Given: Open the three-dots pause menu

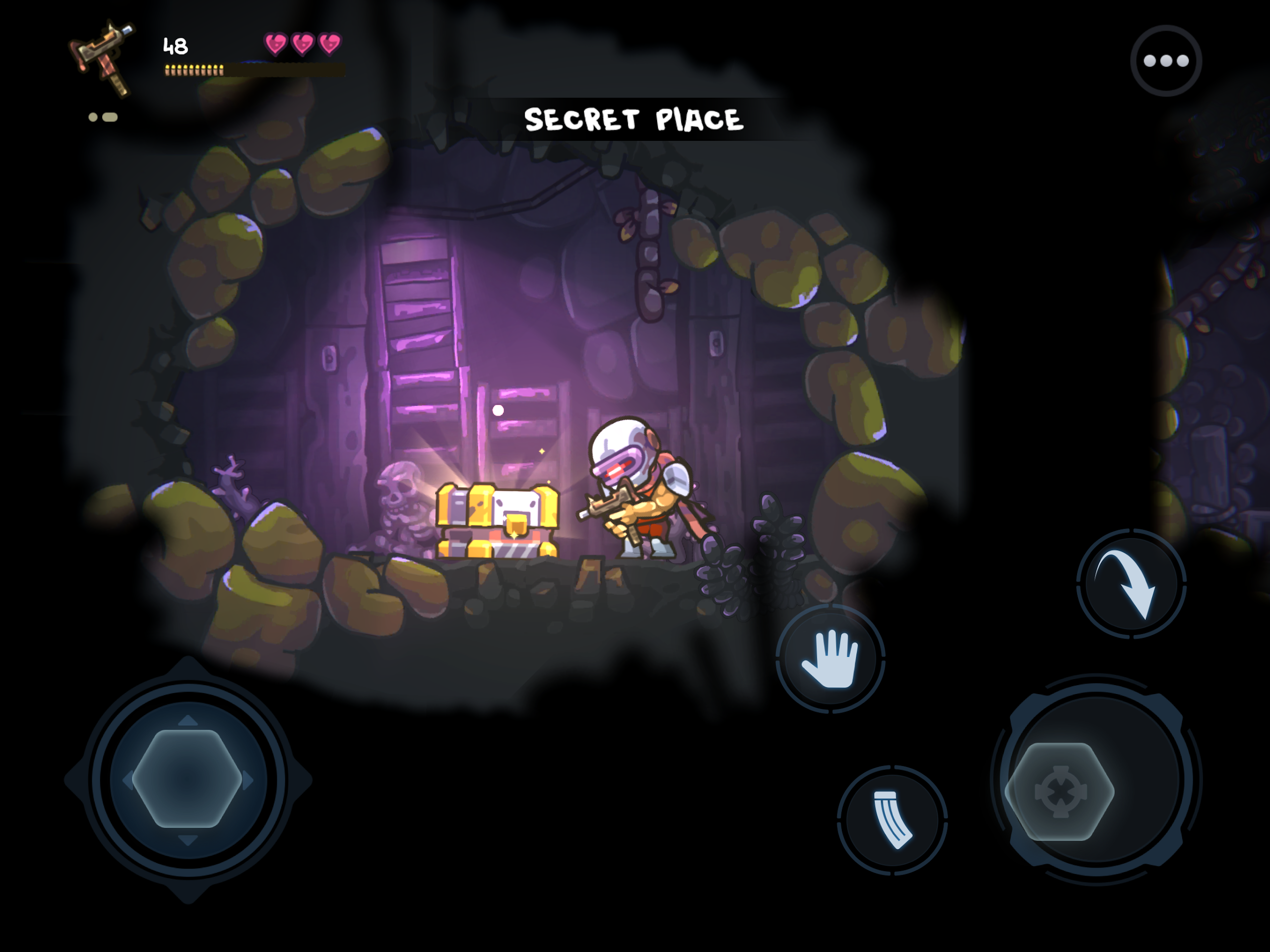Looking at the screenshot, I should point(1165,61).
